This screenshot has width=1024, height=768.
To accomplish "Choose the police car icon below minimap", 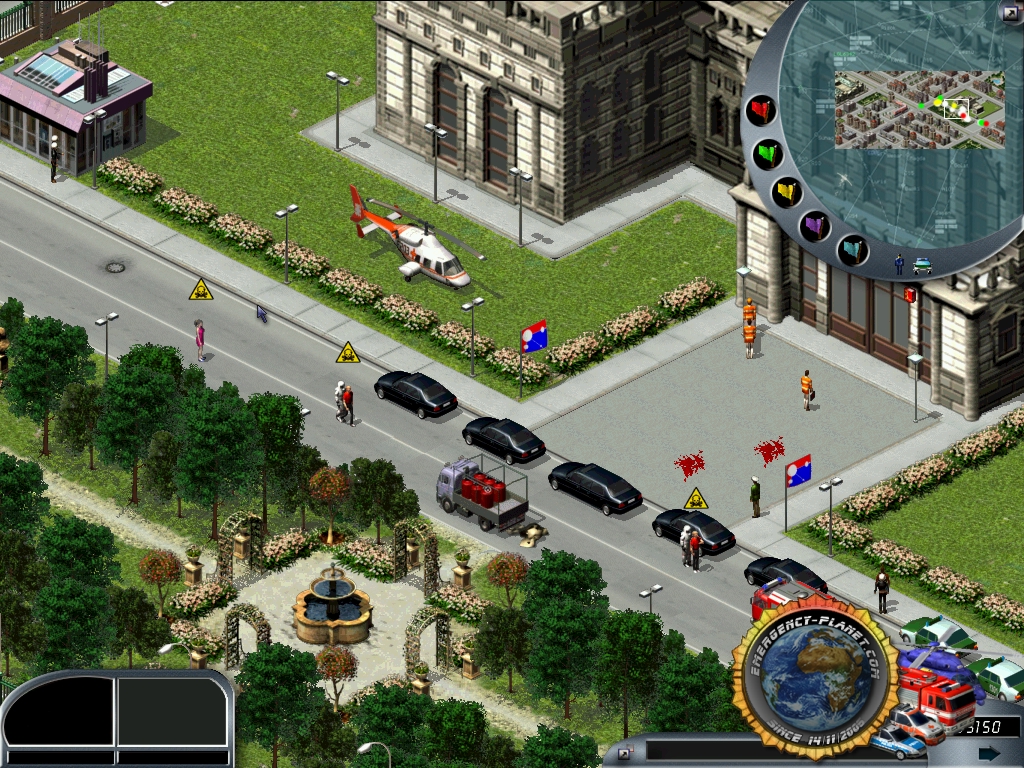I will click(x=922, y=266).
